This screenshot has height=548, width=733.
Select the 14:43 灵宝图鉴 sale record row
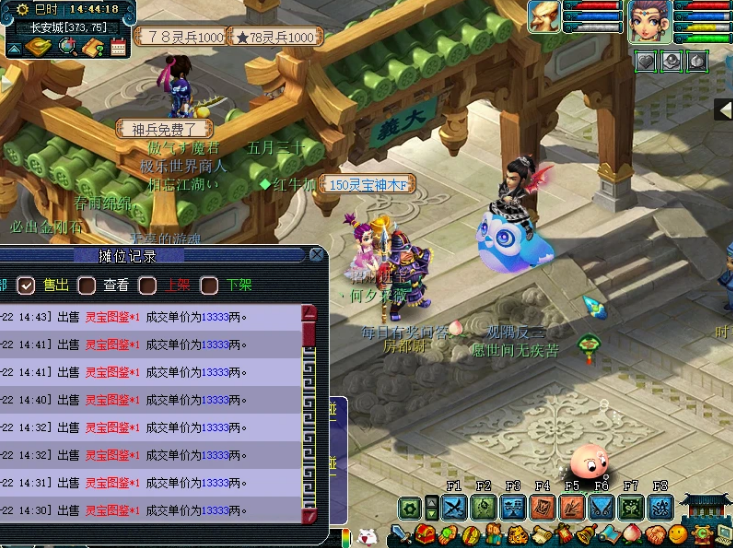pyautogui.click(x=150, y=317)
